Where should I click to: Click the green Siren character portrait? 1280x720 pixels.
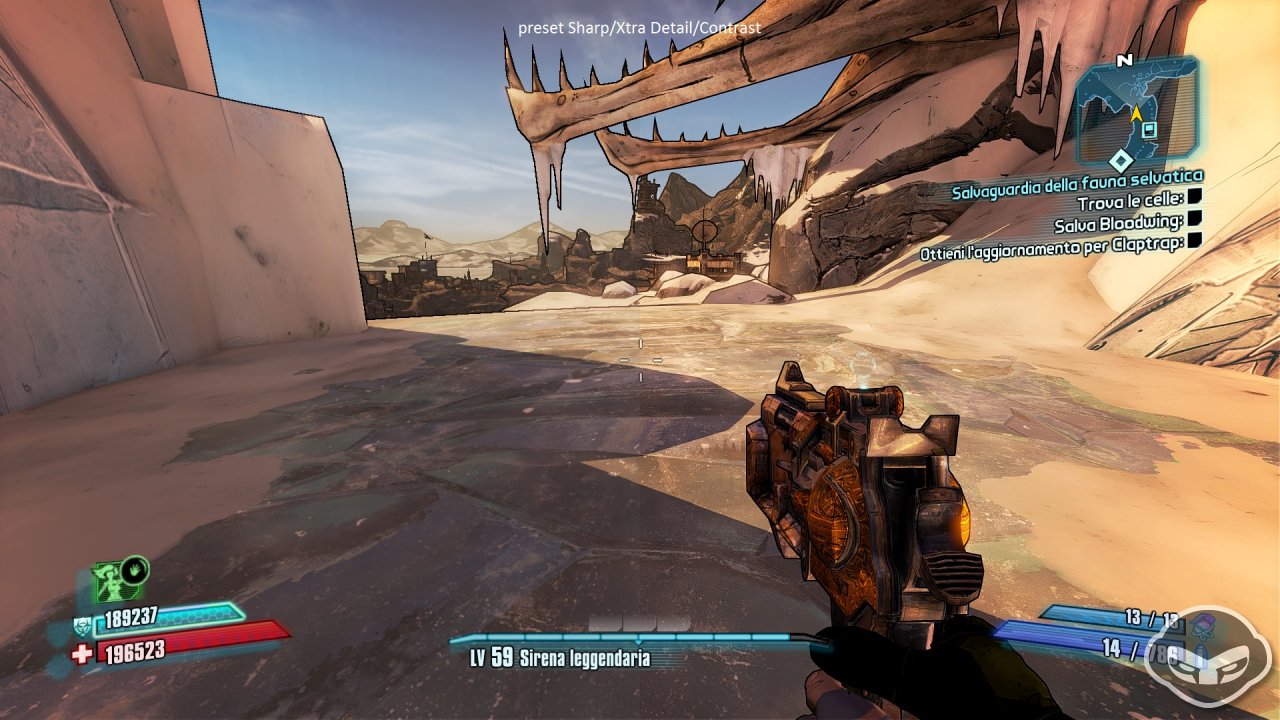pyautogui.click(x=108, y=582)
